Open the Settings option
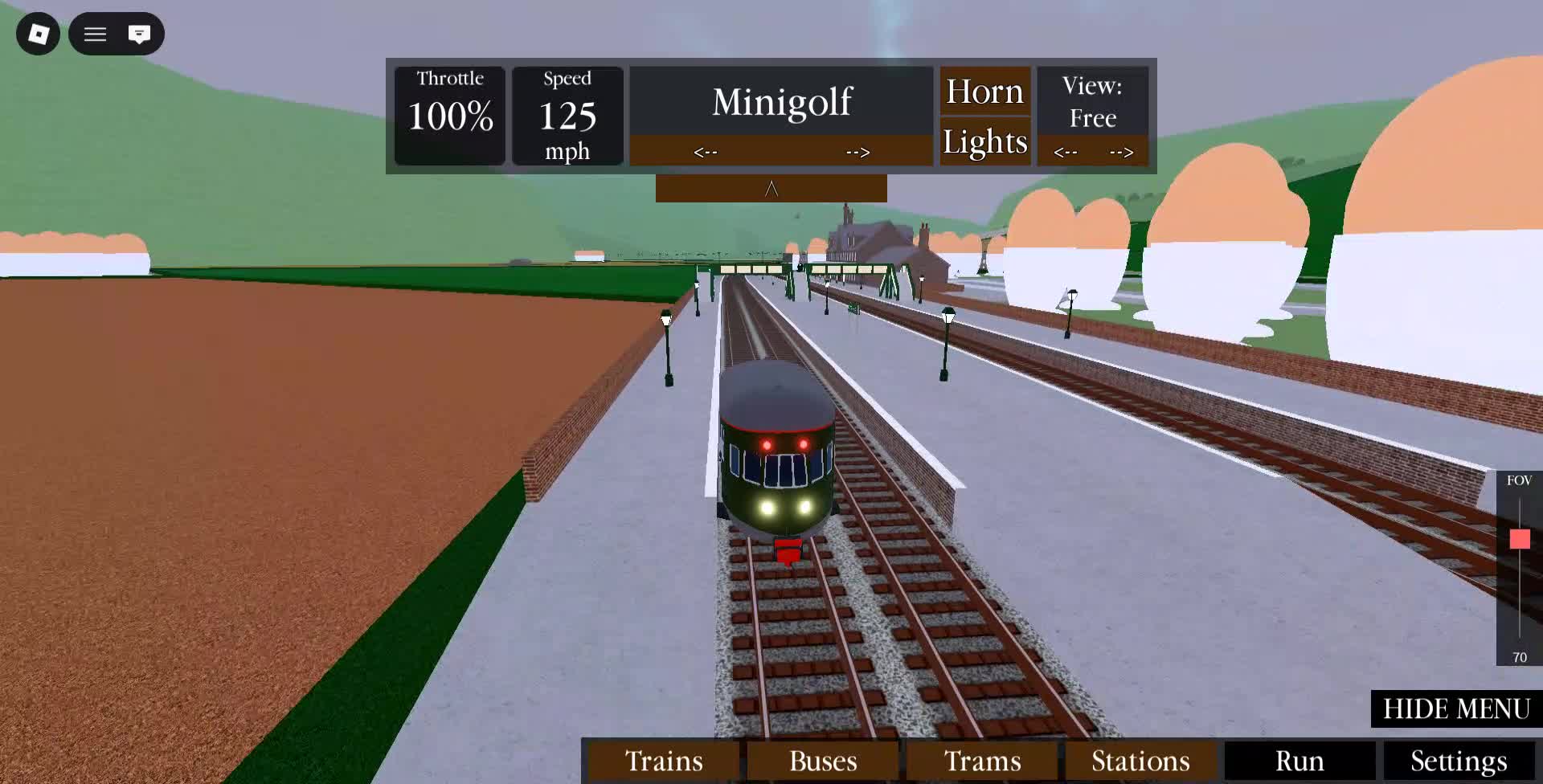This screenshot has height=784, width=1543. click(1459, 760)
